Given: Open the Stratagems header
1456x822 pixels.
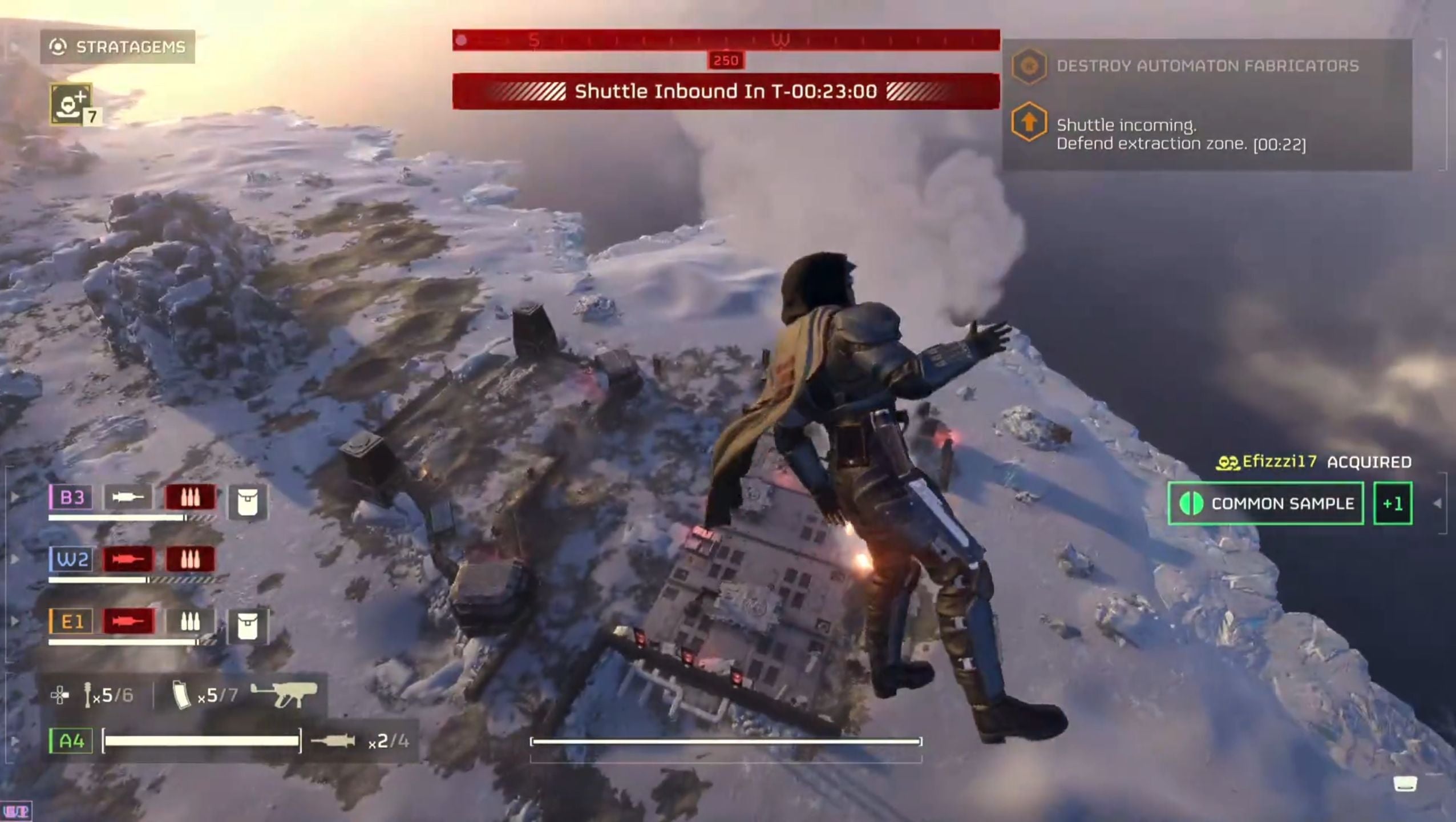Looking at the screenshot, I should (x=118, y=47).
